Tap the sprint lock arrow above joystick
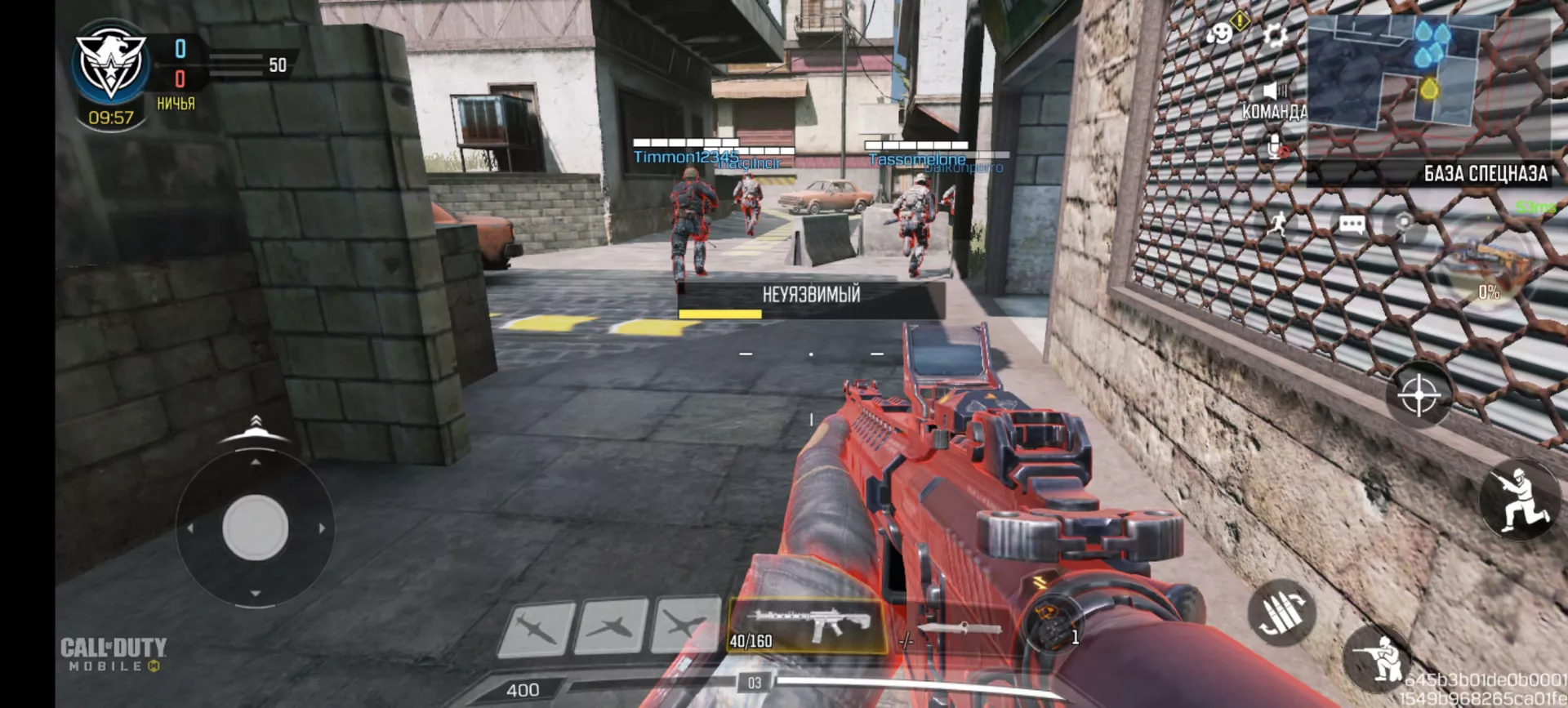1568x708 pixels. tap(256, 423)
